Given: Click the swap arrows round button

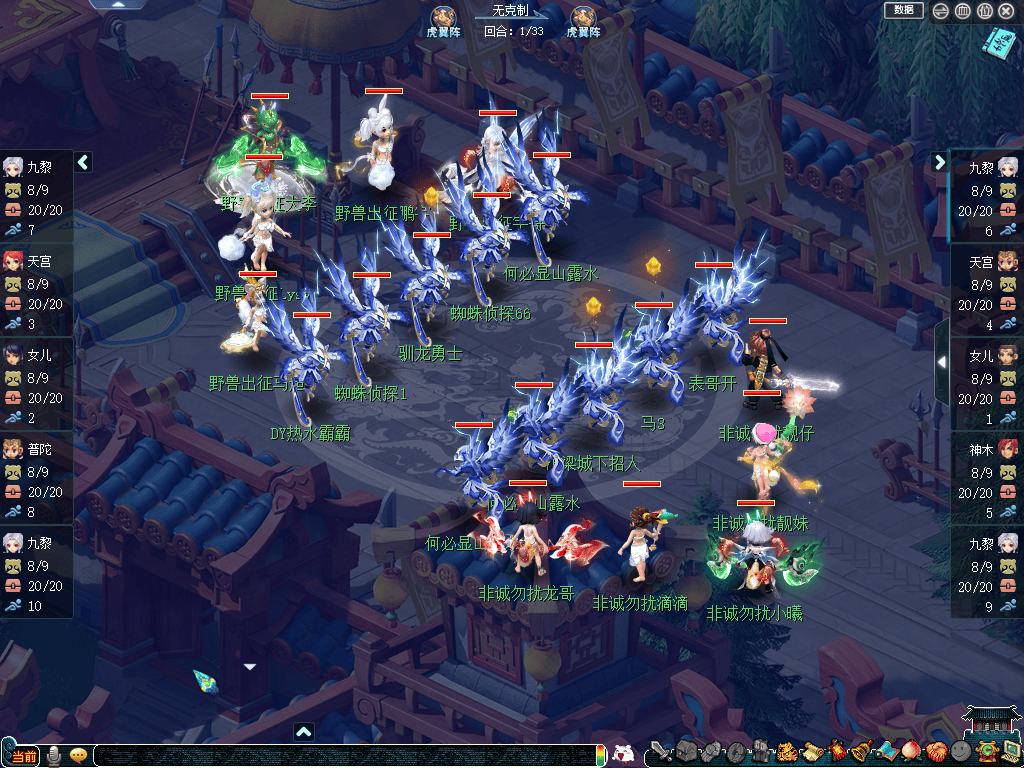Looking at the screenshot, I should (940, 11).
